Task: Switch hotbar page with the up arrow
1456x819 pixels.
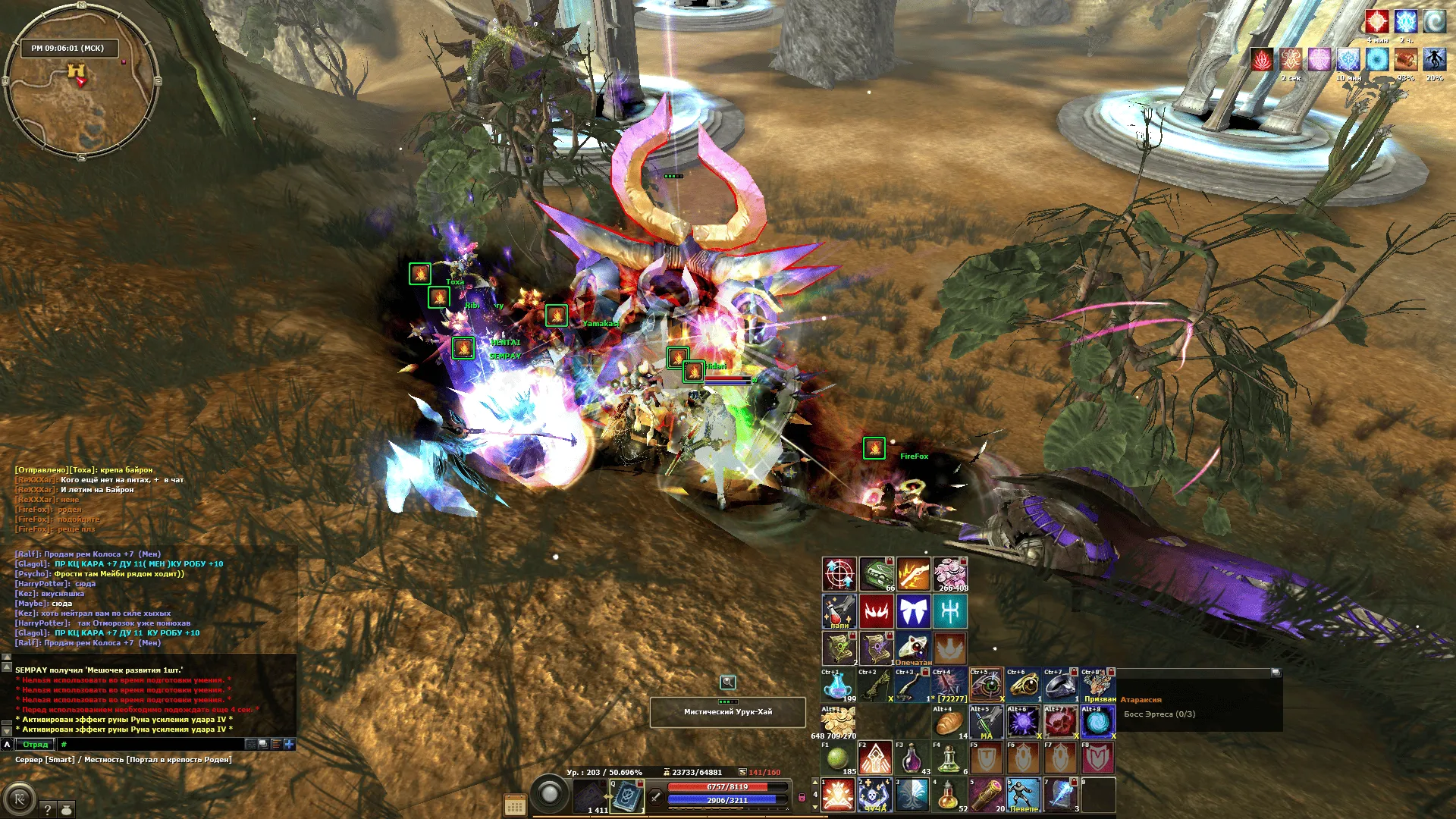Action: pyautogui.click(x=815, y=783)
